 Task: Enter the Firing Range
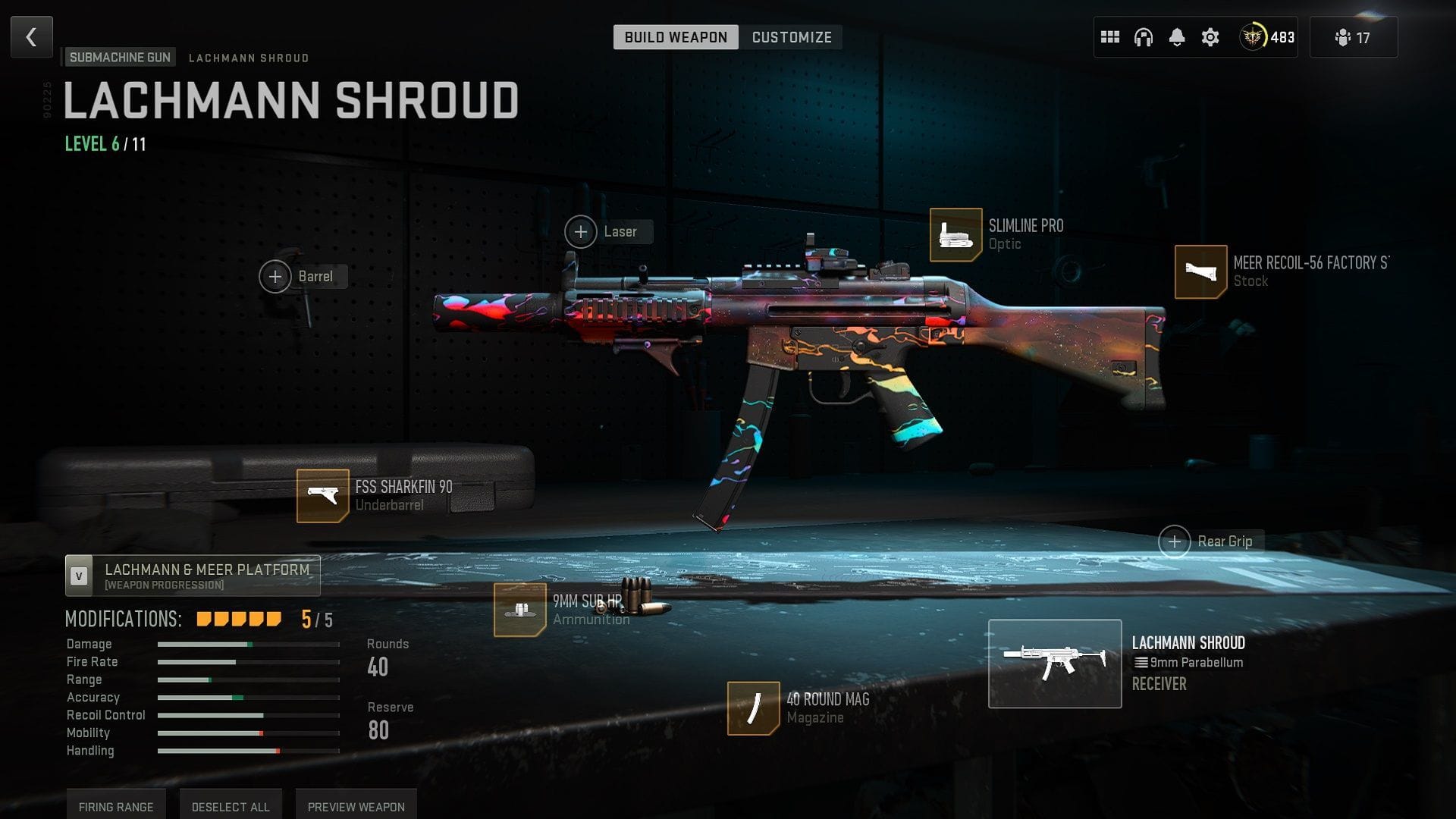click(116, 806)
